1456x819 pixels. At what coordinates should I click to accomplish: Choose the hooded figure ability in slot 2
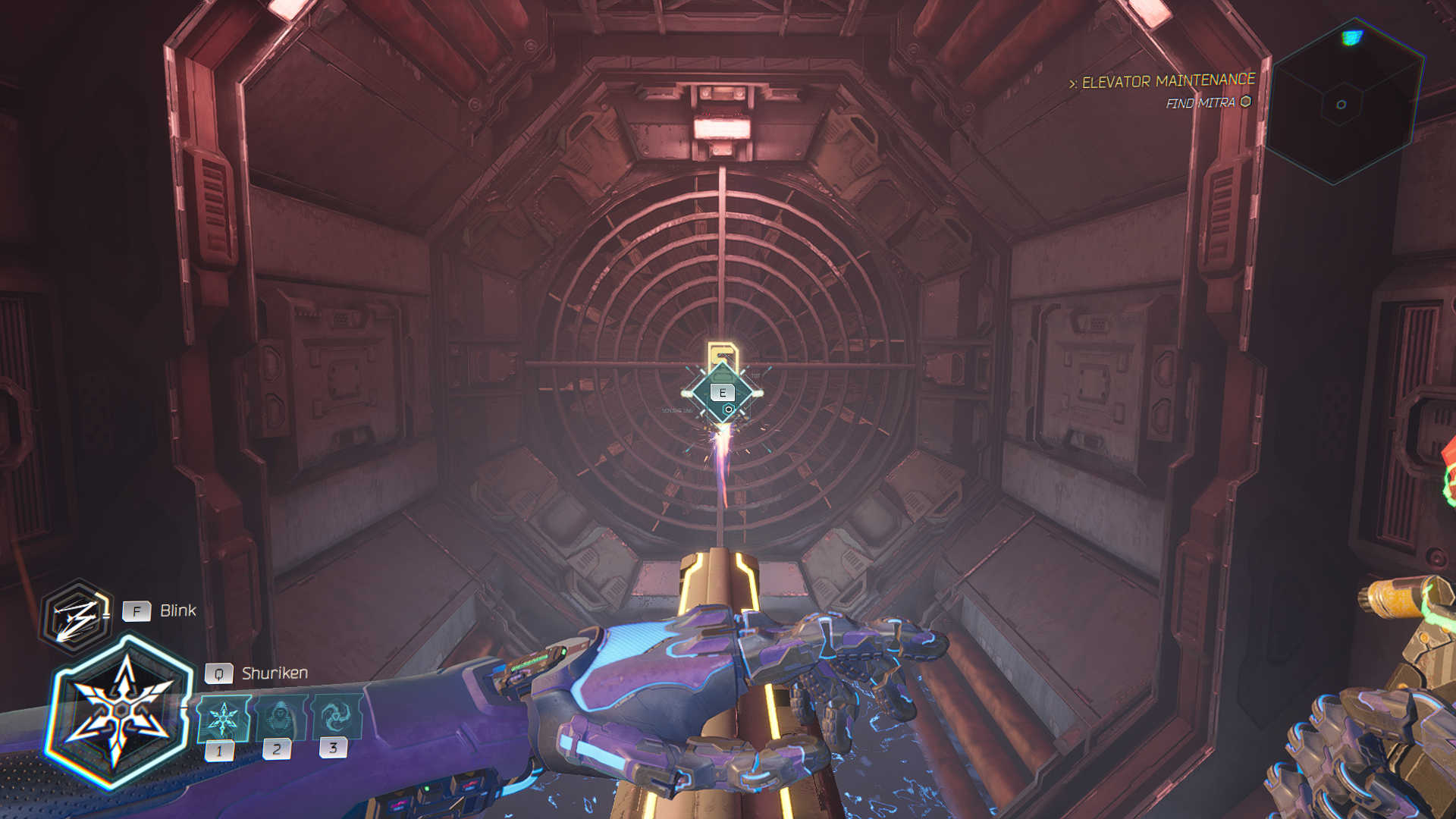pyautogui.click(x=281, y=717)
